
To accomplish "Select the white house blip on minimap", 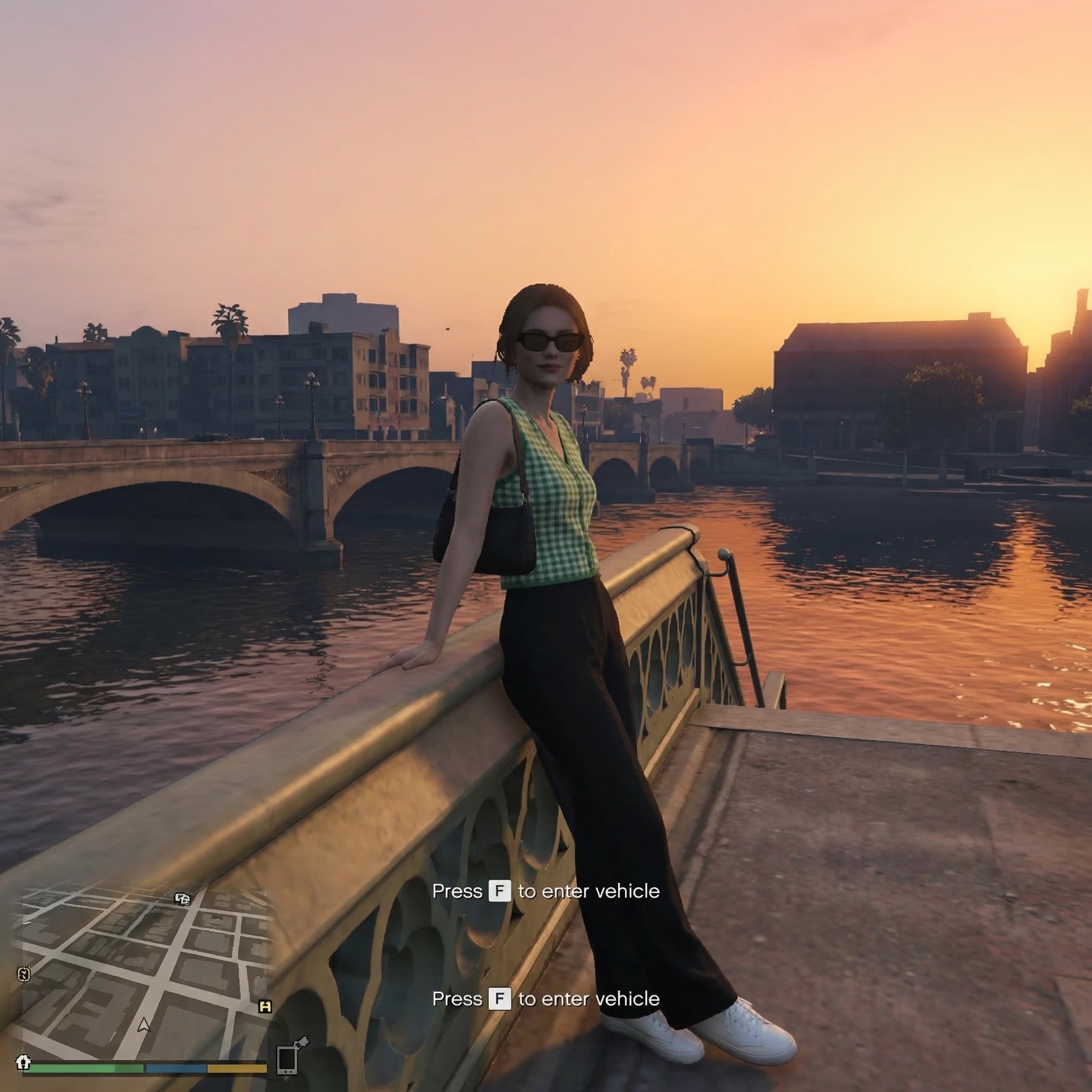I will pyautogui.click(x=22, y=1062).
